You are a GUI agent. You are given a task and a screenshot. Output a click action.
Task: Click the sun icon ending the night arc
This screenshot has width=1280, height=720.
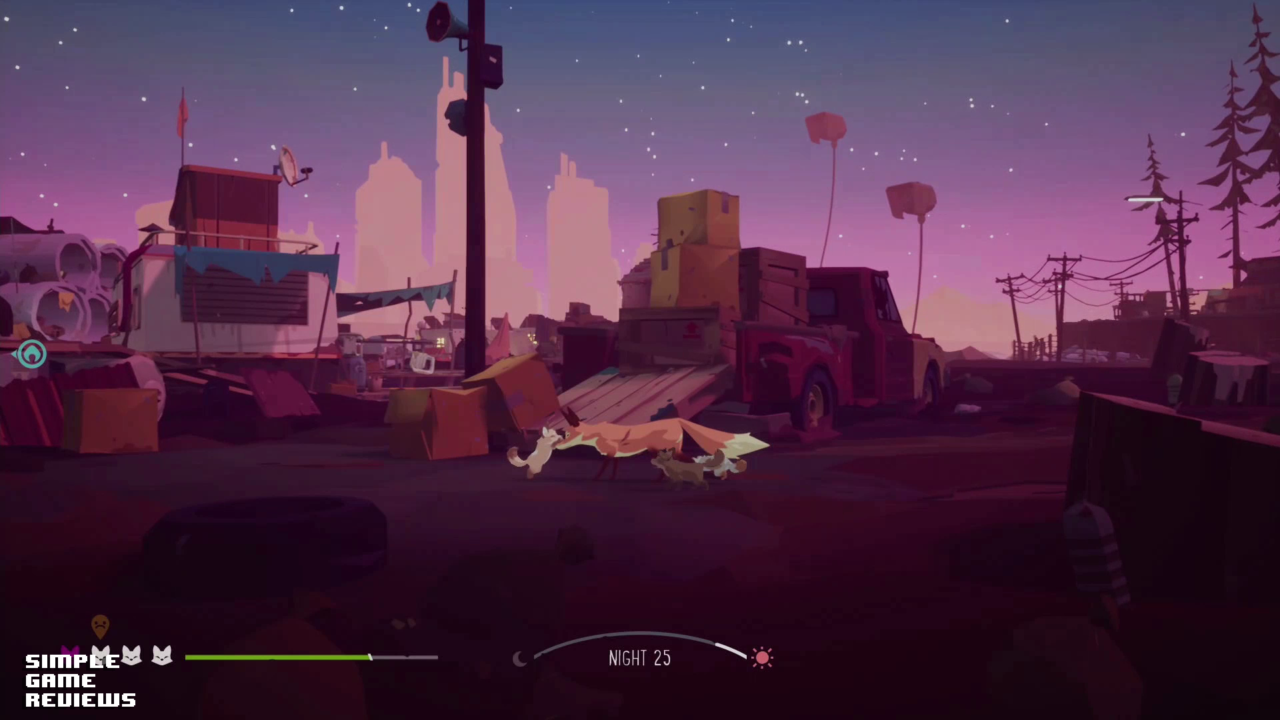(762, 657)
